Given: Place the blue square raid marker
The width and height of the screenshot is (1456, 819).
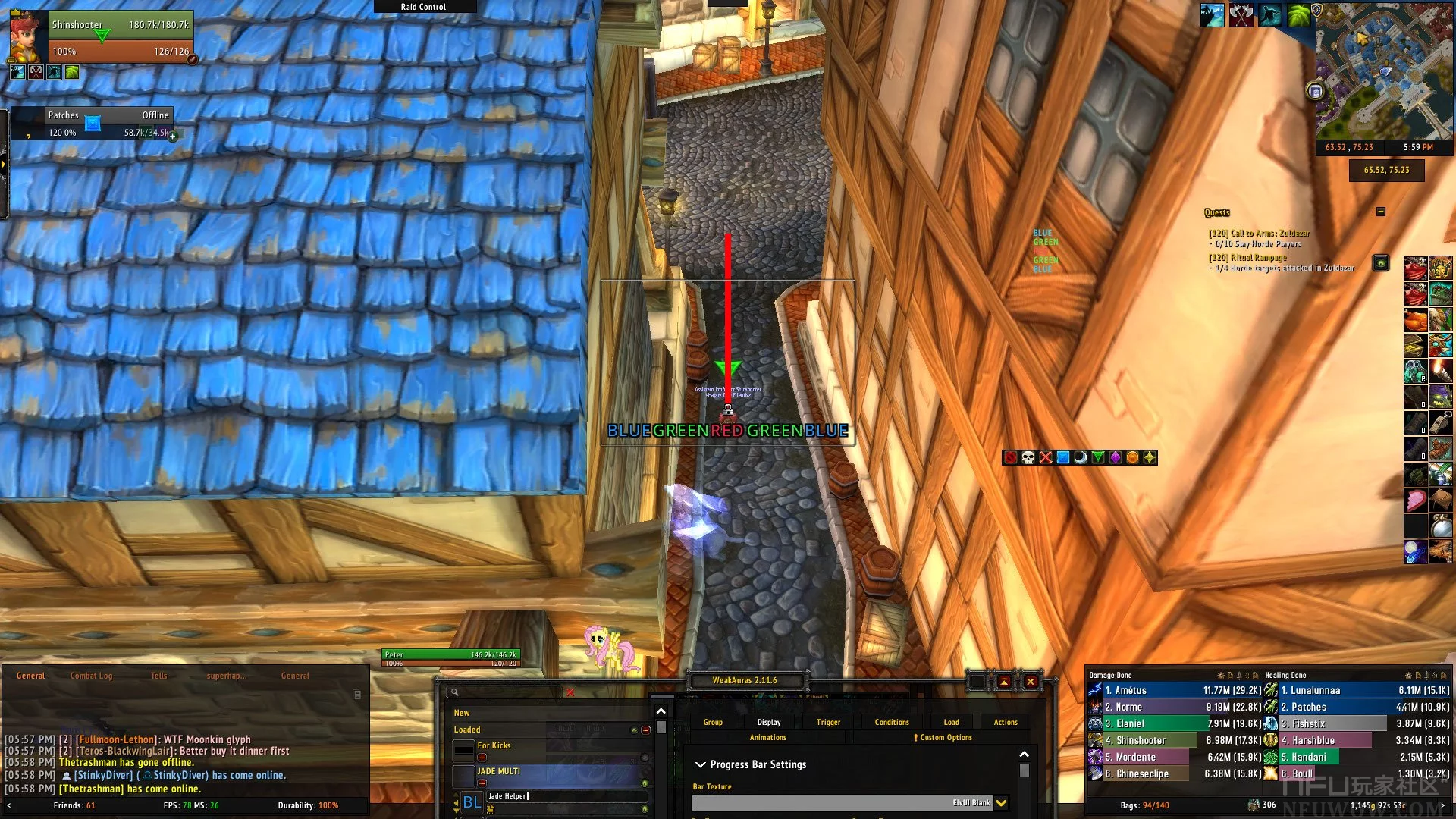Looking at the screenshot, I should tap(1062, 457).
